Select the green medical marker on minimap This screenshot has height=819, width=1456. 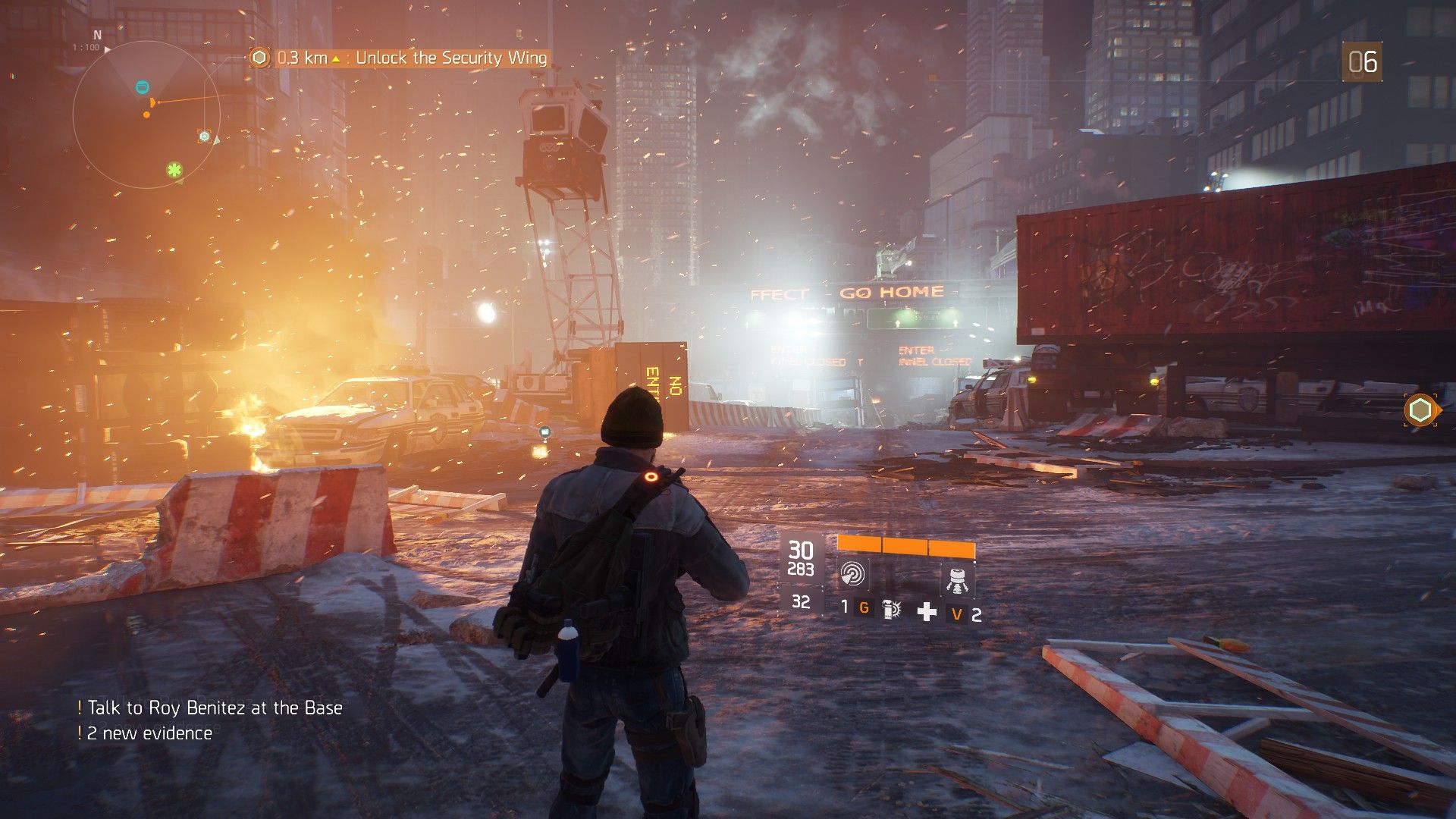tap(174, 170)
